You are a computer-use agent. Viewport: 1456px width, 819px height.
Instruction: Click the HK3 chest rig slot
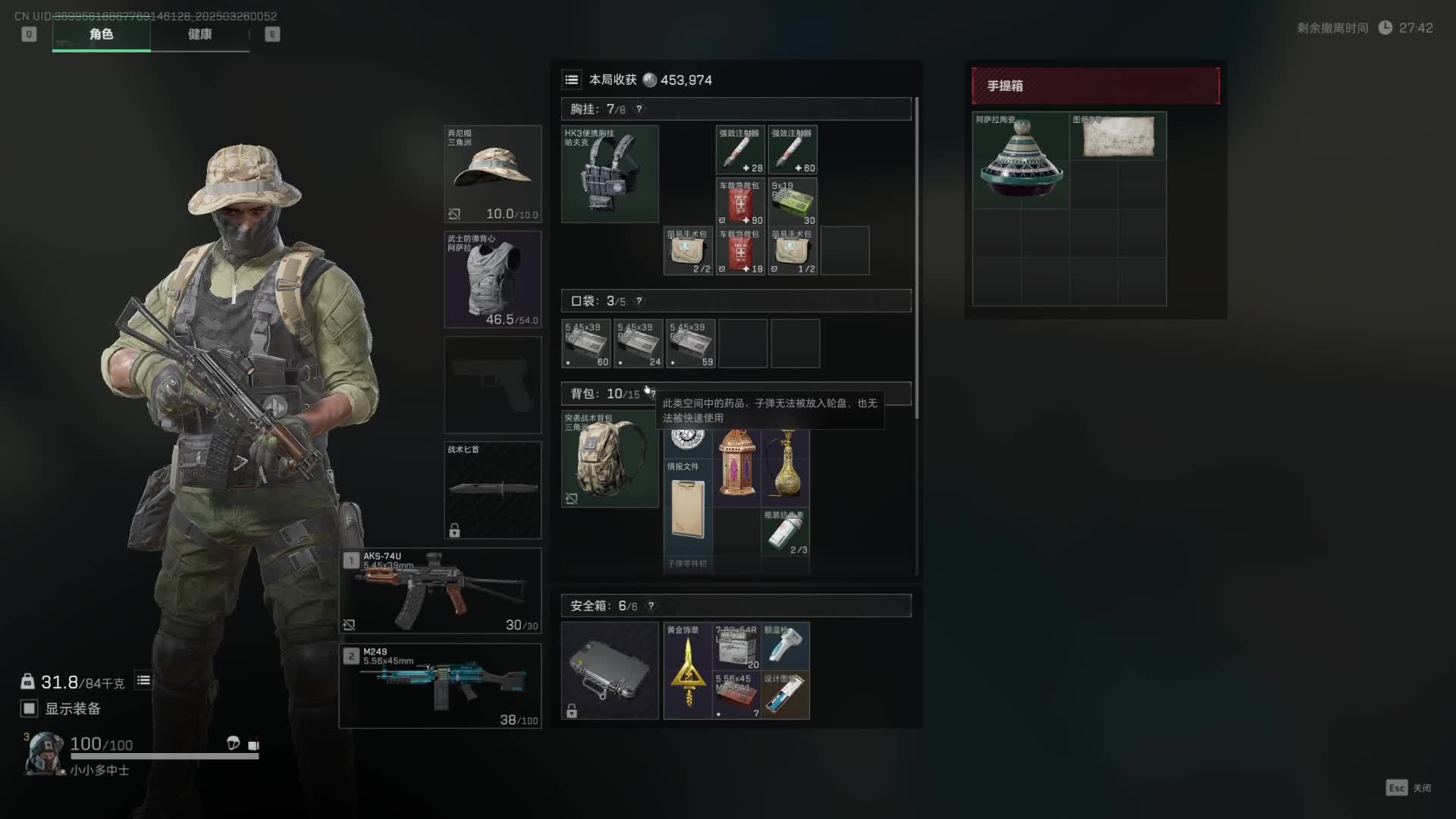coord(610,174)
